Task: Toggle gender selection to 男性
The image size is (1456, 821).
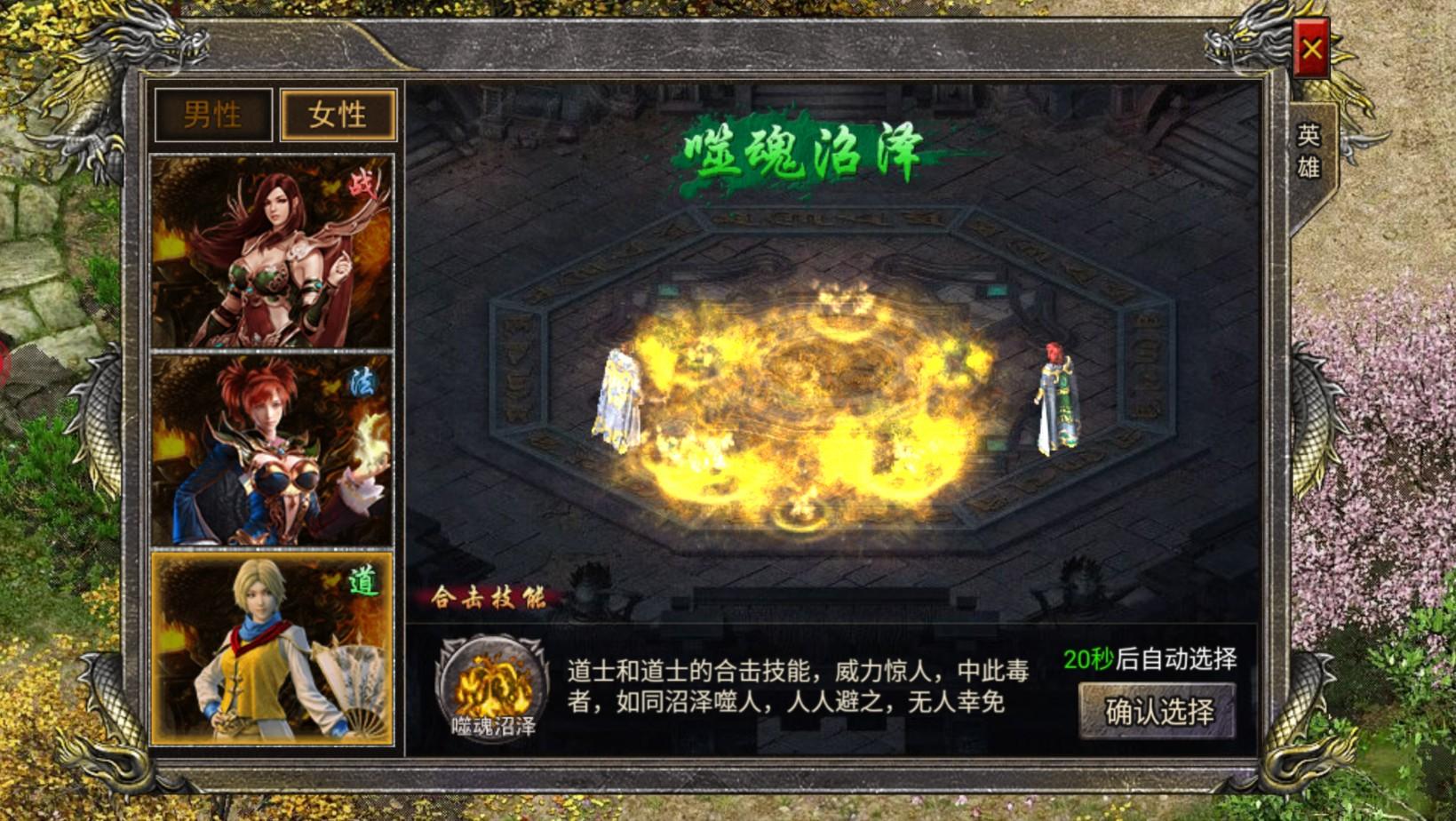Action: click(212, 116)
